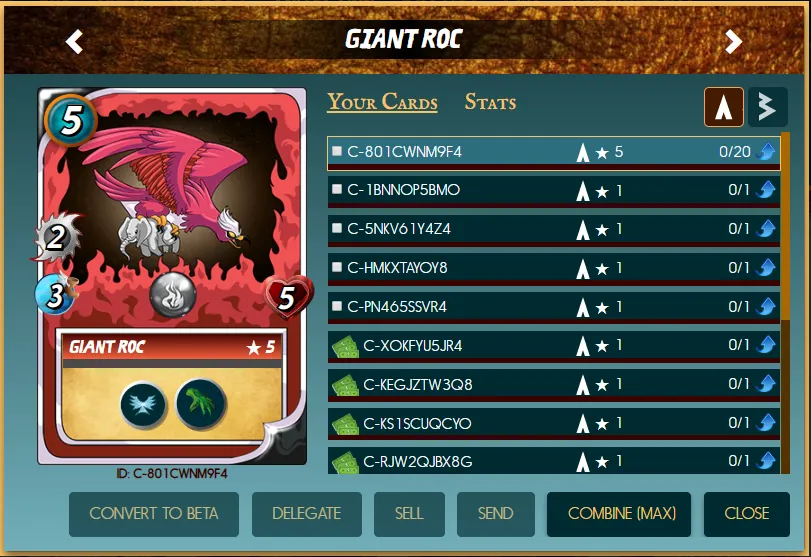The width and height of the screenshot is (811, 557).
Task: Go to the next card with right arrow
Action: [x=734, y=41]
